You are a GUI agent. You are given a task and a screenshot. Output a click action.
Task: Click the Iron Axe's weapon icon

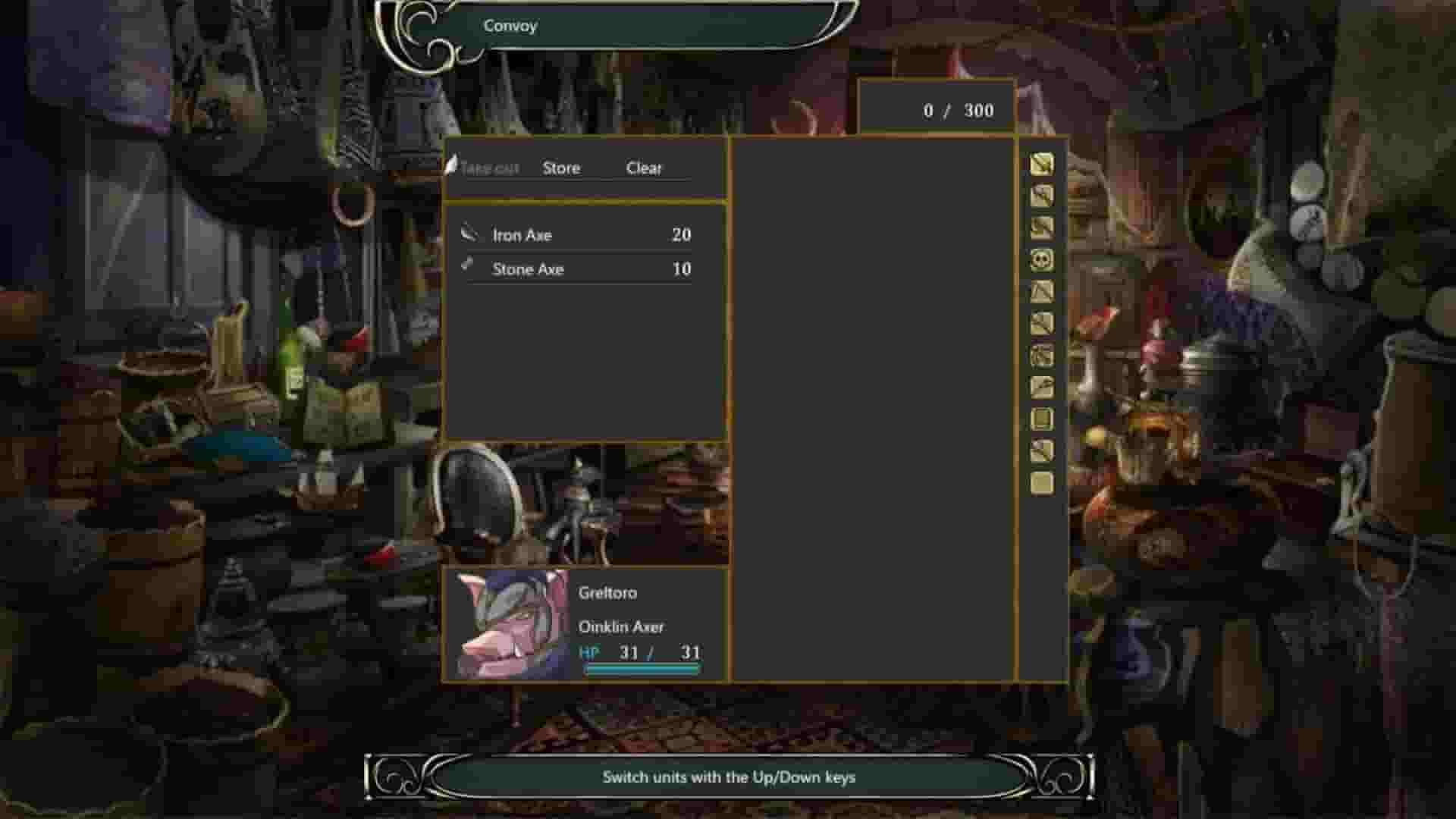469,234
